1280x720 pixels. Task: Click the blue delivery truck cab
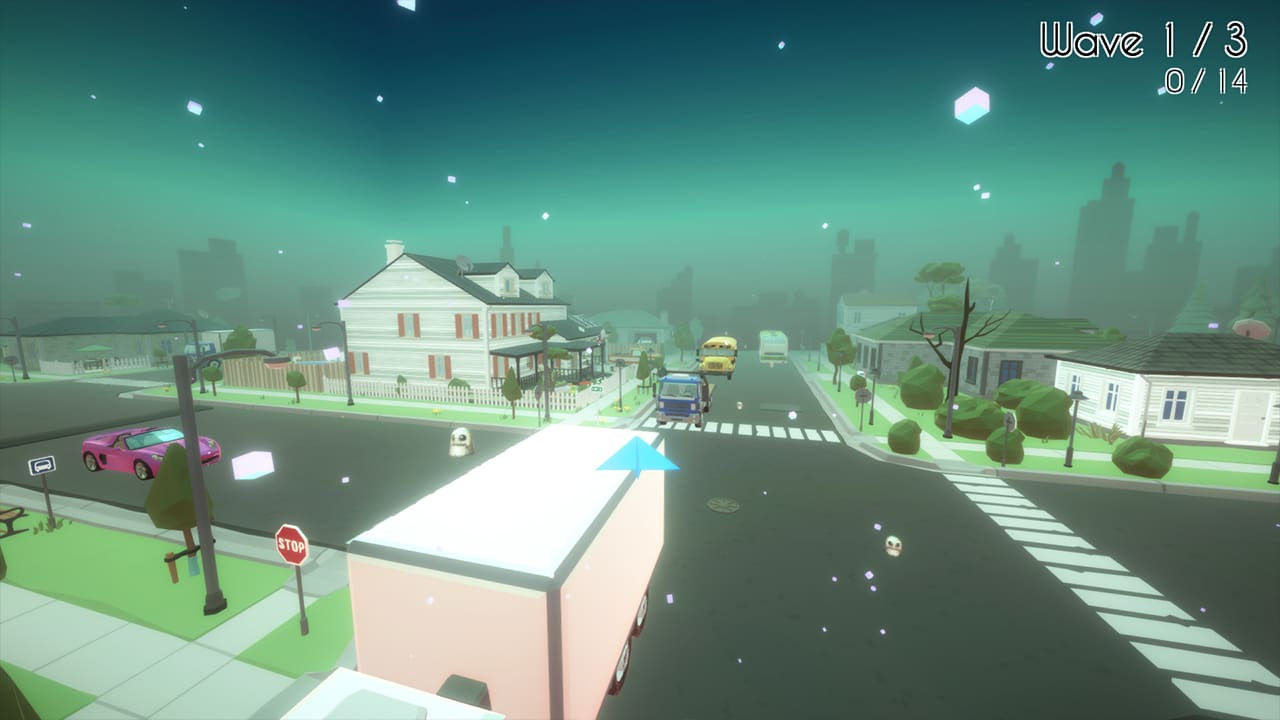pyautogui.click(x=678, y=397)
